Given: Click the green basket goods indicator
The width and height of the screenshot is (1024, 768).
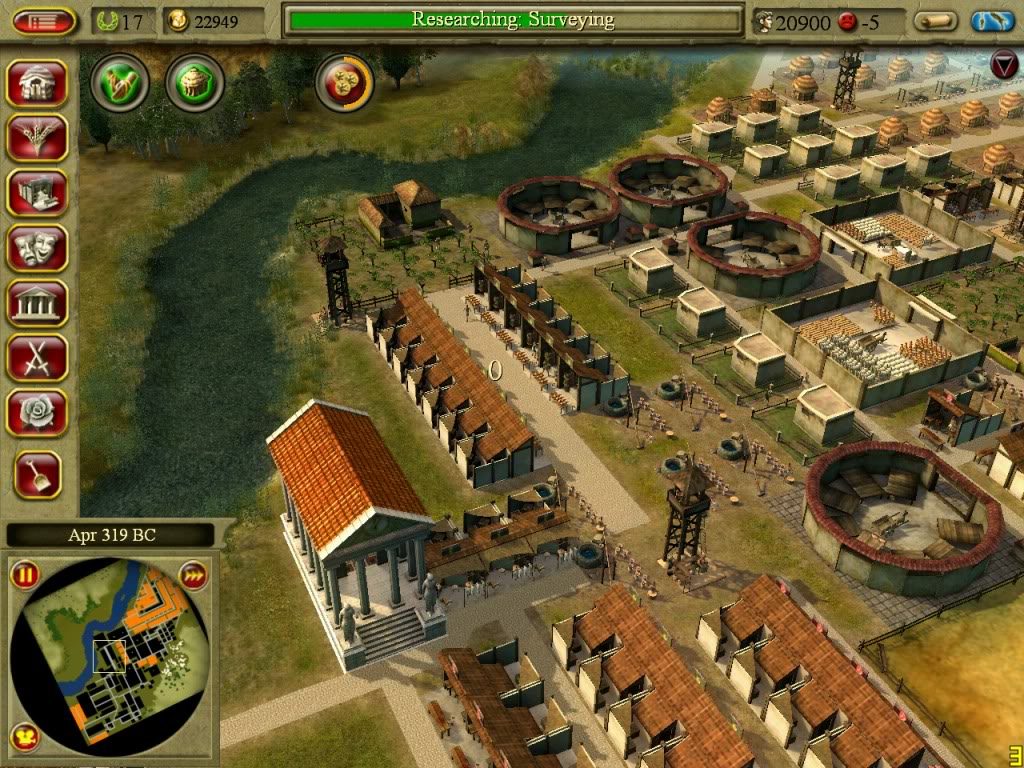Looking at the screenshot, I should (195, 83).
